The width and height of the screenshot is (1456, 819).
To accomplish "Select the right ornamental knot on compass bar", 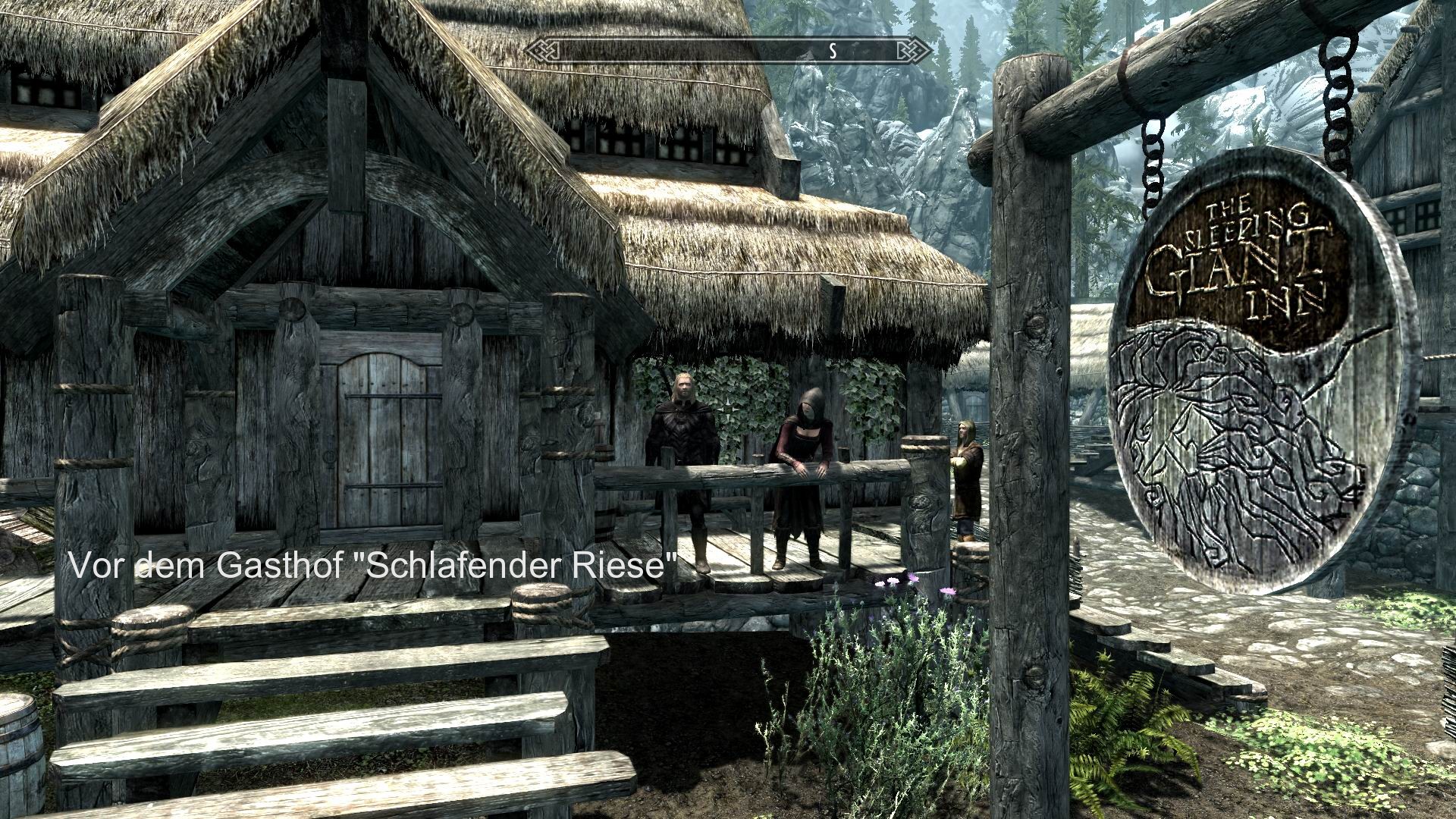I will point(914,49).
